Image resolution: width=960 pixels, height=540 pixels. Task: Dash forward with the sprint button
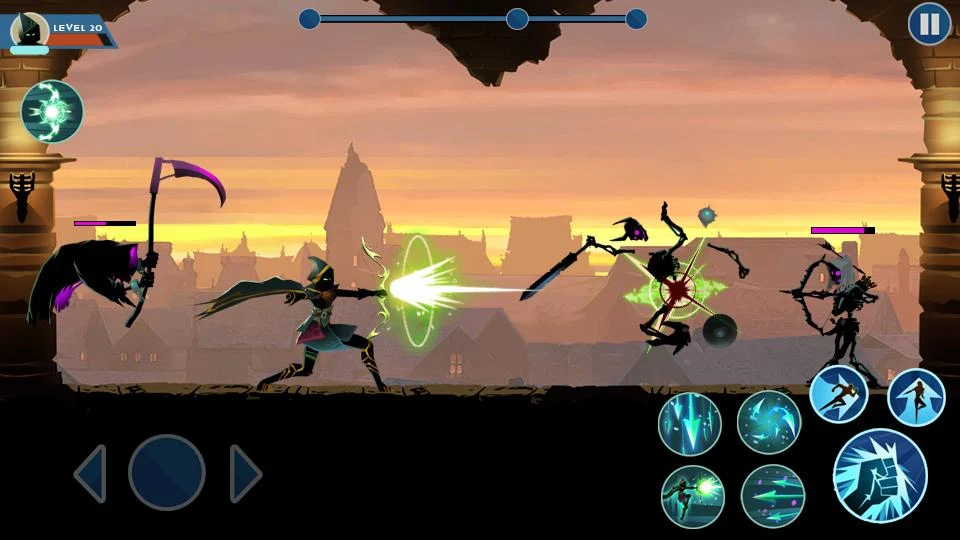point(838,394)
